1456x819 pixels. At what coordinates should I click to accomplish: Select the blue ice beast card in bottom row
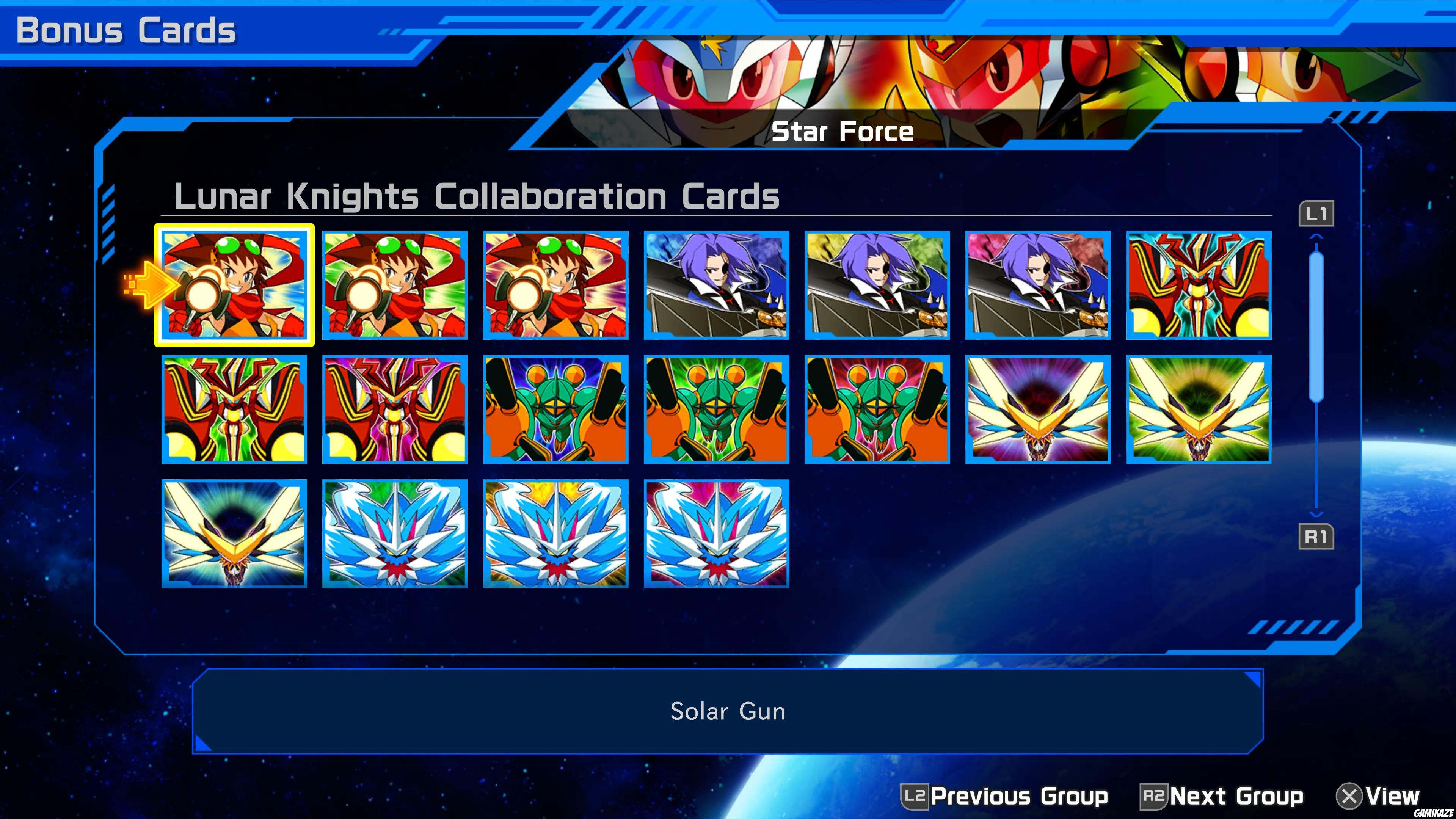[x=394, y=534]
